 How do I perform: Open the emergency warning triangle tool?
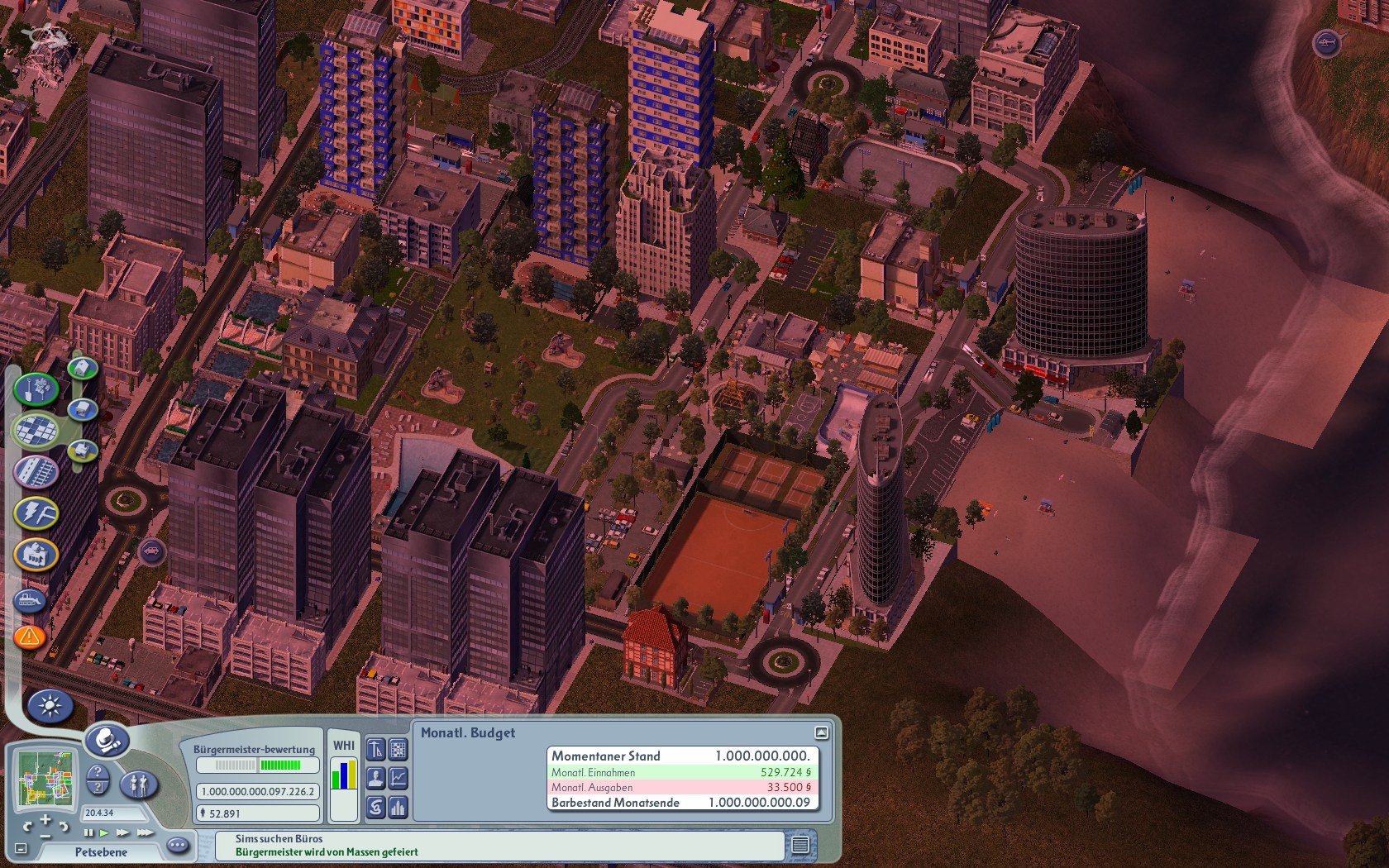(29, 637)
